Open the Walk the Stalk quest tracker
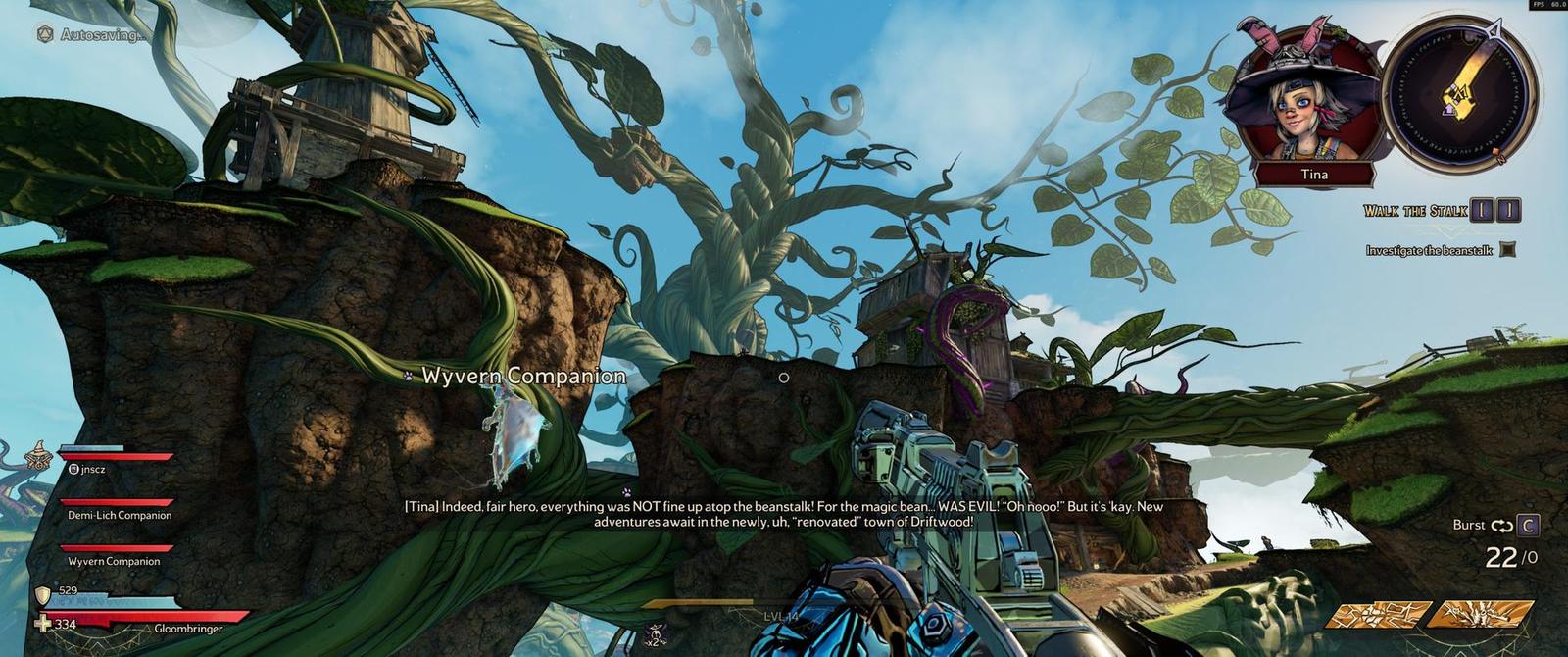The image size is (1568, 657). pyautogui.click(x=1415, y=211)
